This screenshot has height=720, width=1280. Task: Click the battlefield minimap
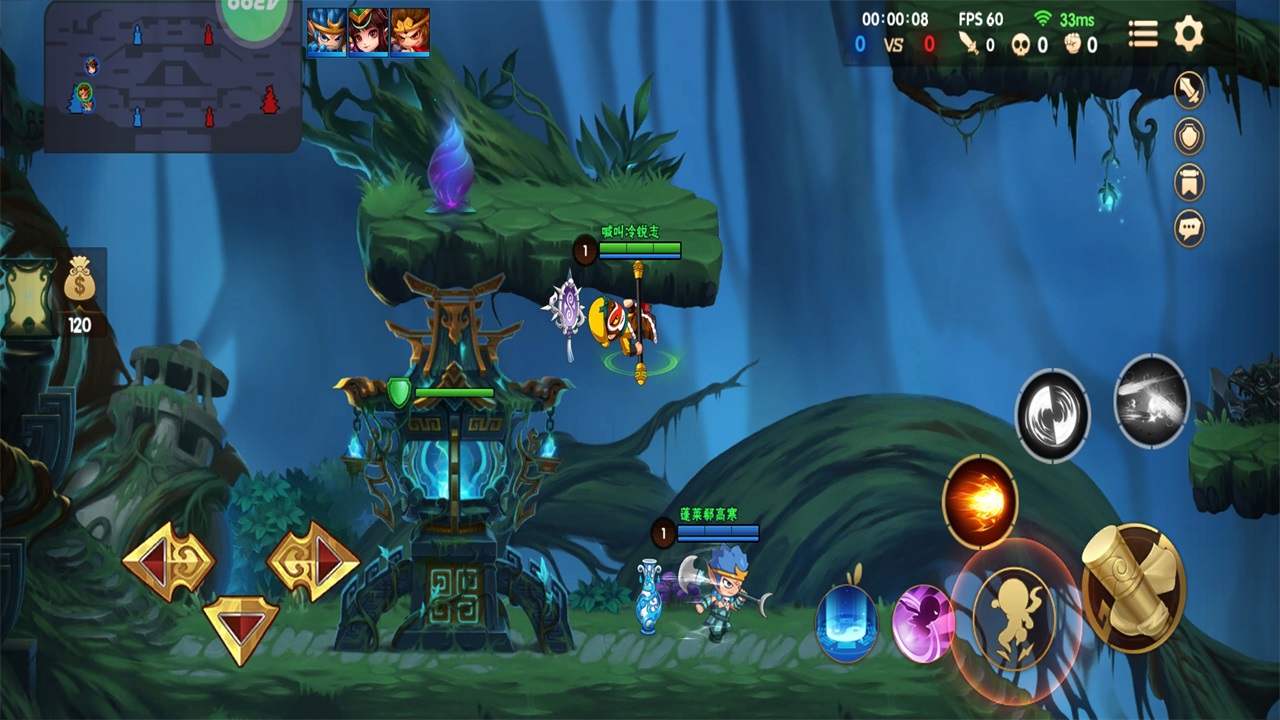tap(172, 78)
